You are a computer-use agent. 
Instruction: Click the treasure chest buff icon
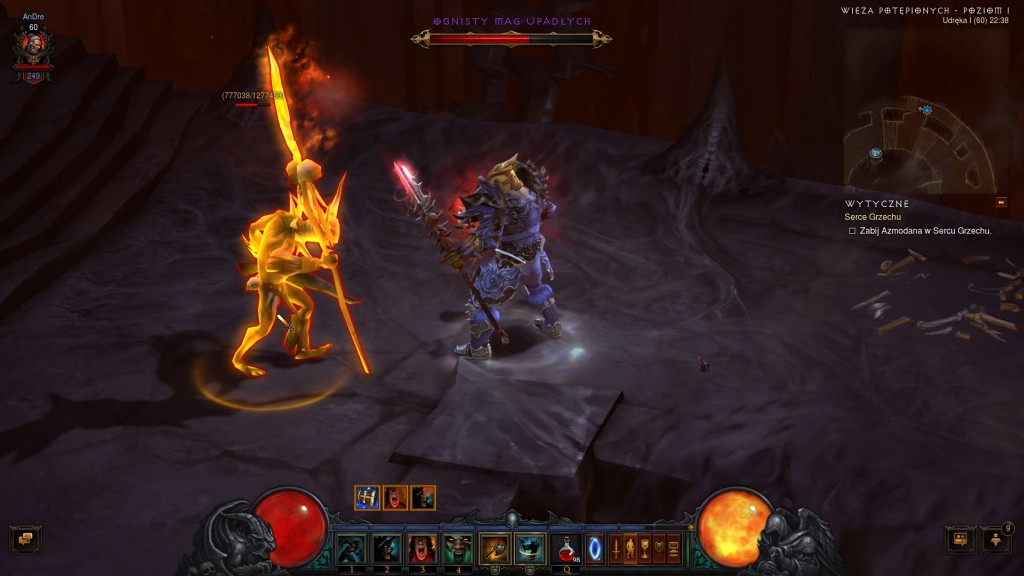(367, 497)
